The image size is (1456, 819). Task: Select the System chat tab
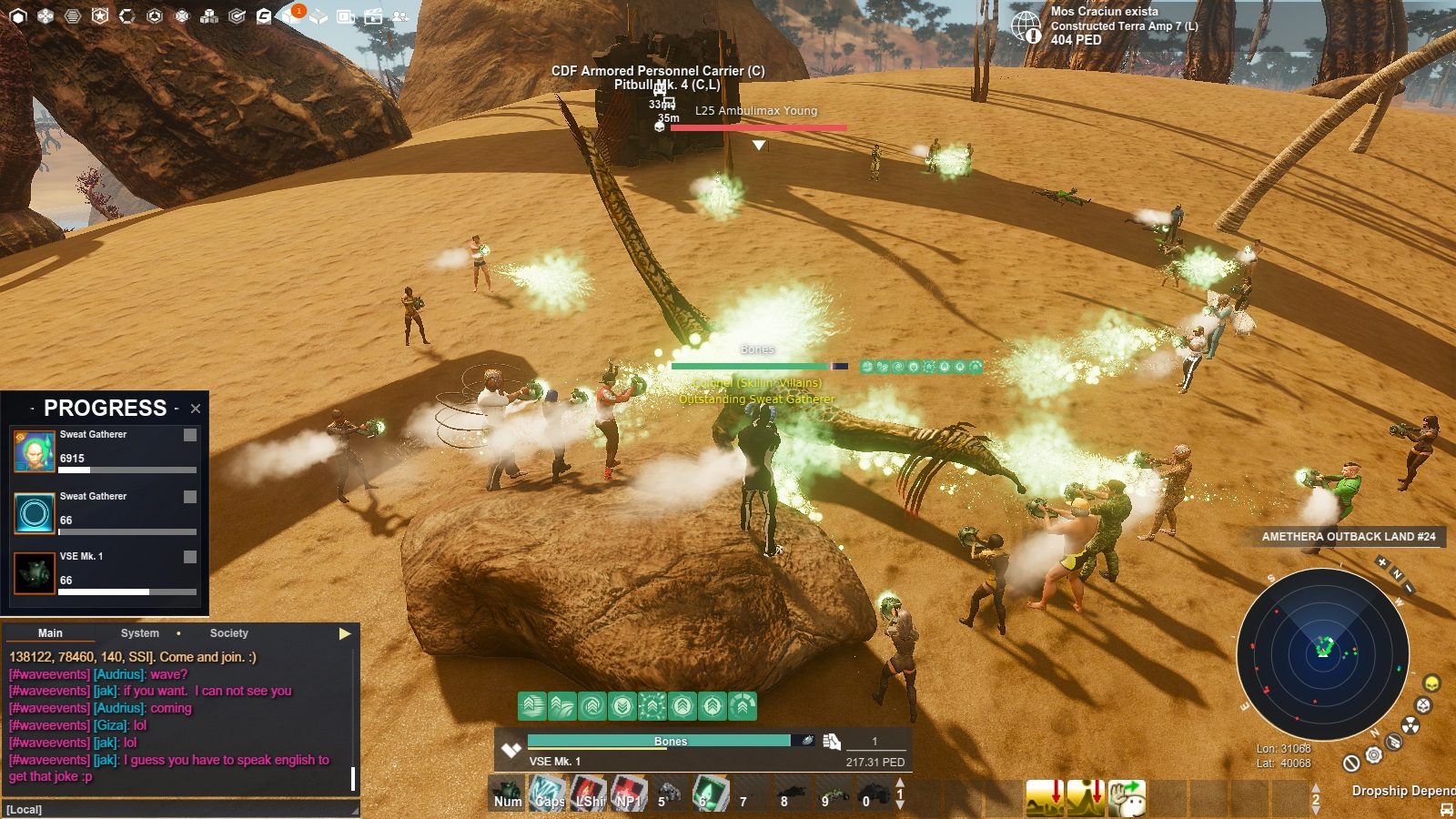pyautogui.click(x=139, y=632)
